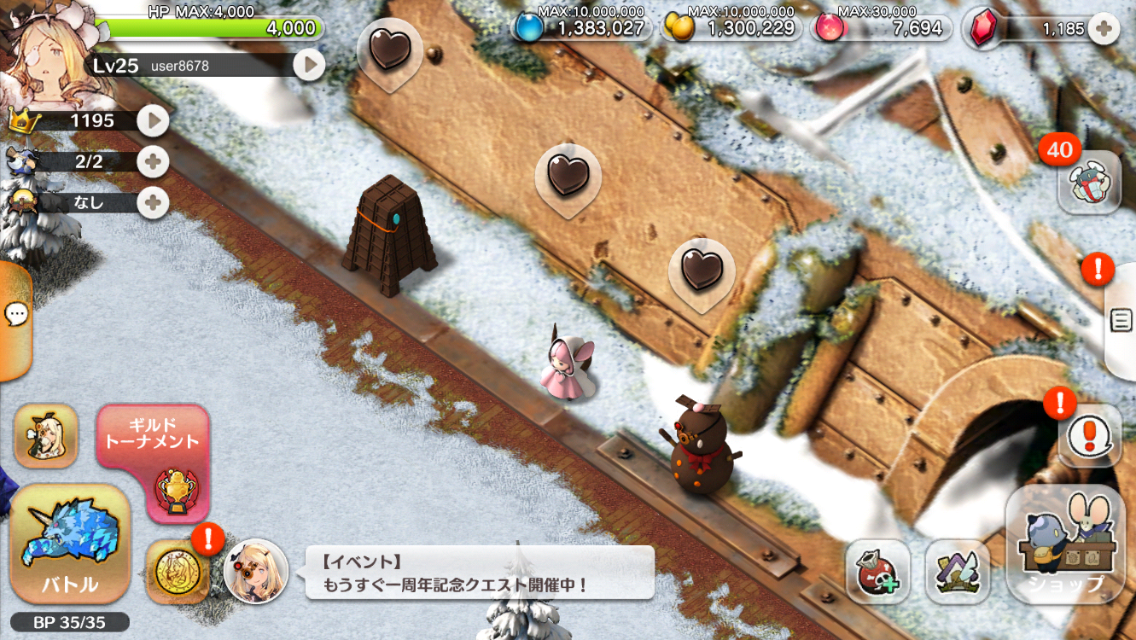Open the notice speech bubble with exclamation
This screenshot has width=1136, height=640.
tap(1088, 436)
